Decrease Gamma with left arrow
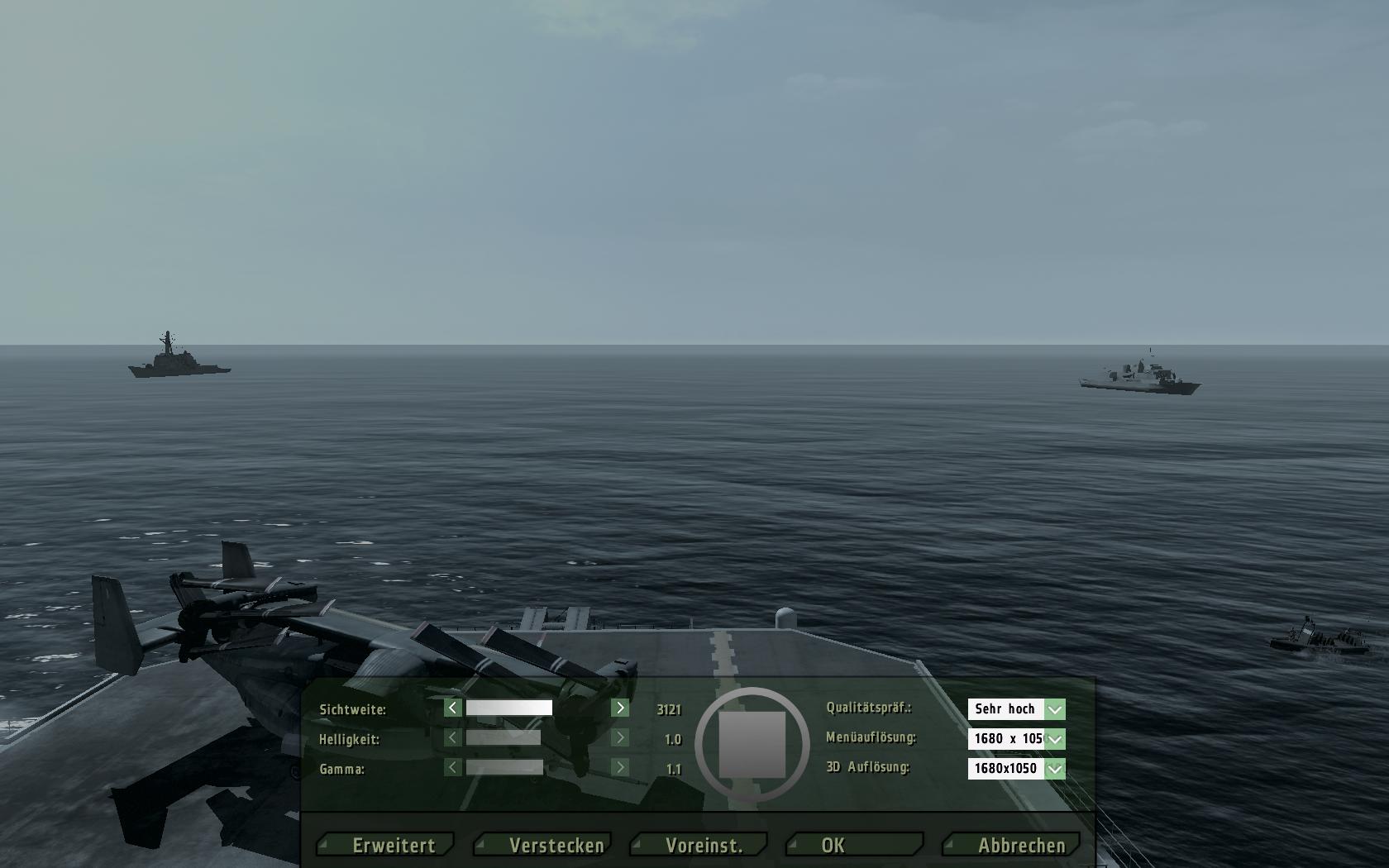The width and height of the screenshot is (1389, 868). (x=452, y=767)
